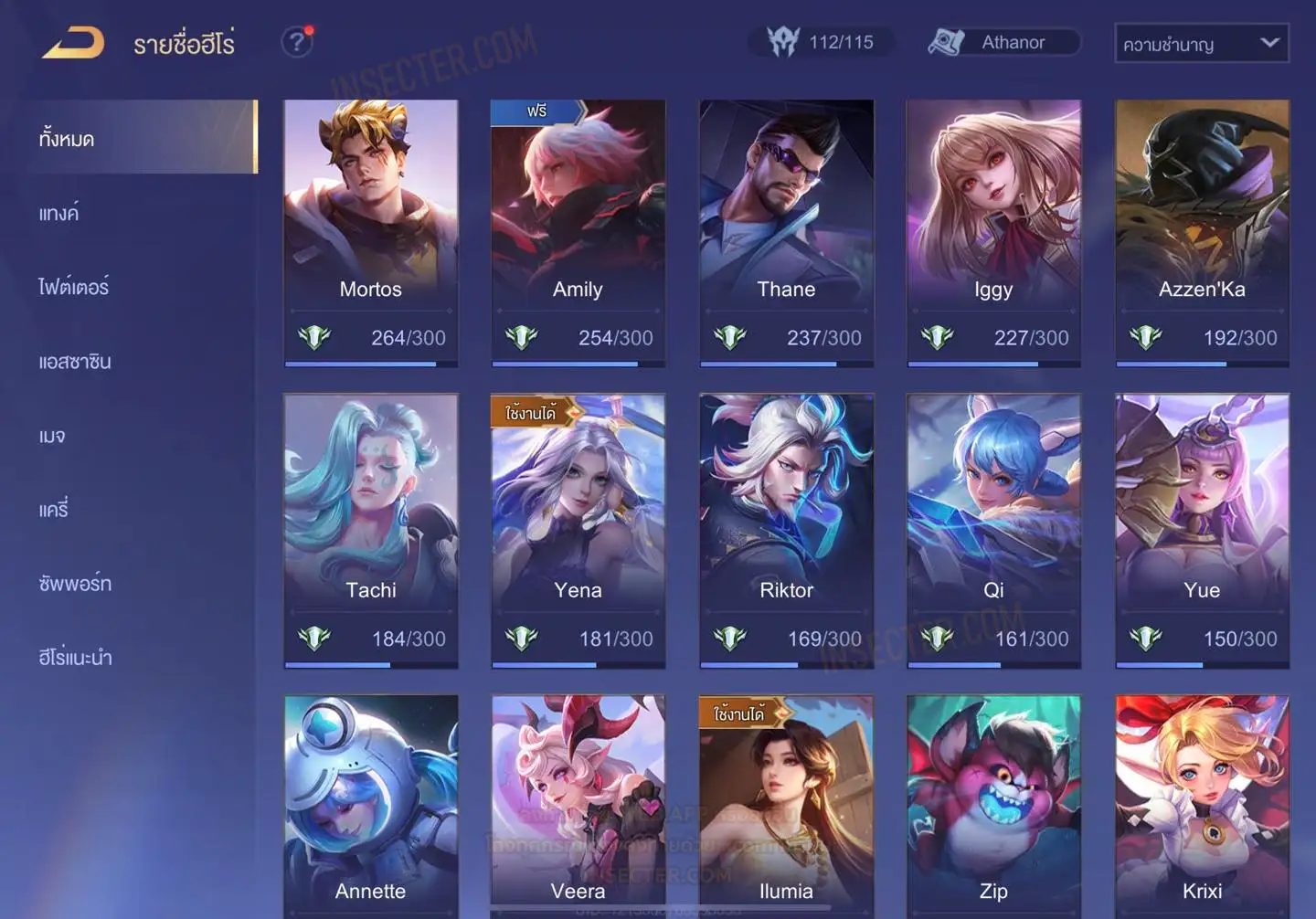Screen dimensions: 1316x919
Task: Switch to the แทงค์ category tab
Action: 59,214
